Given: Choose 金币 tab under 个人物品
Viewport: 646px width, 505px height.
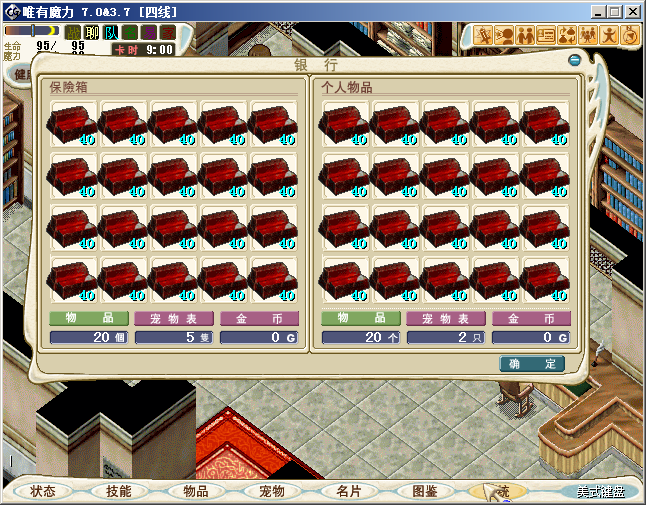Looking at the screenshot, I should (531, 318).
